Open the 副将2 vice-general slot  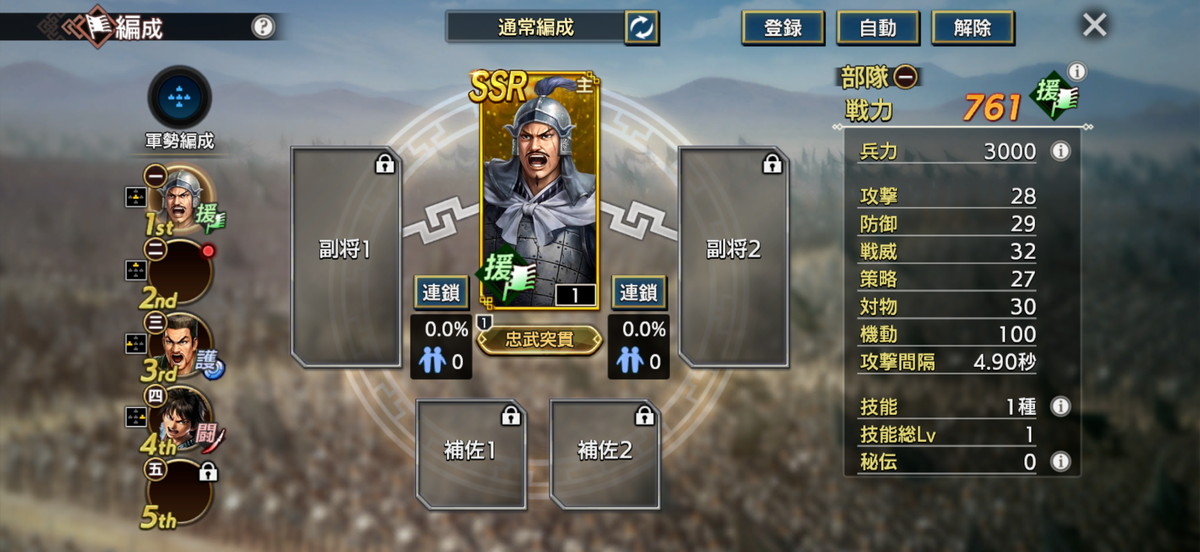point(733,257)
